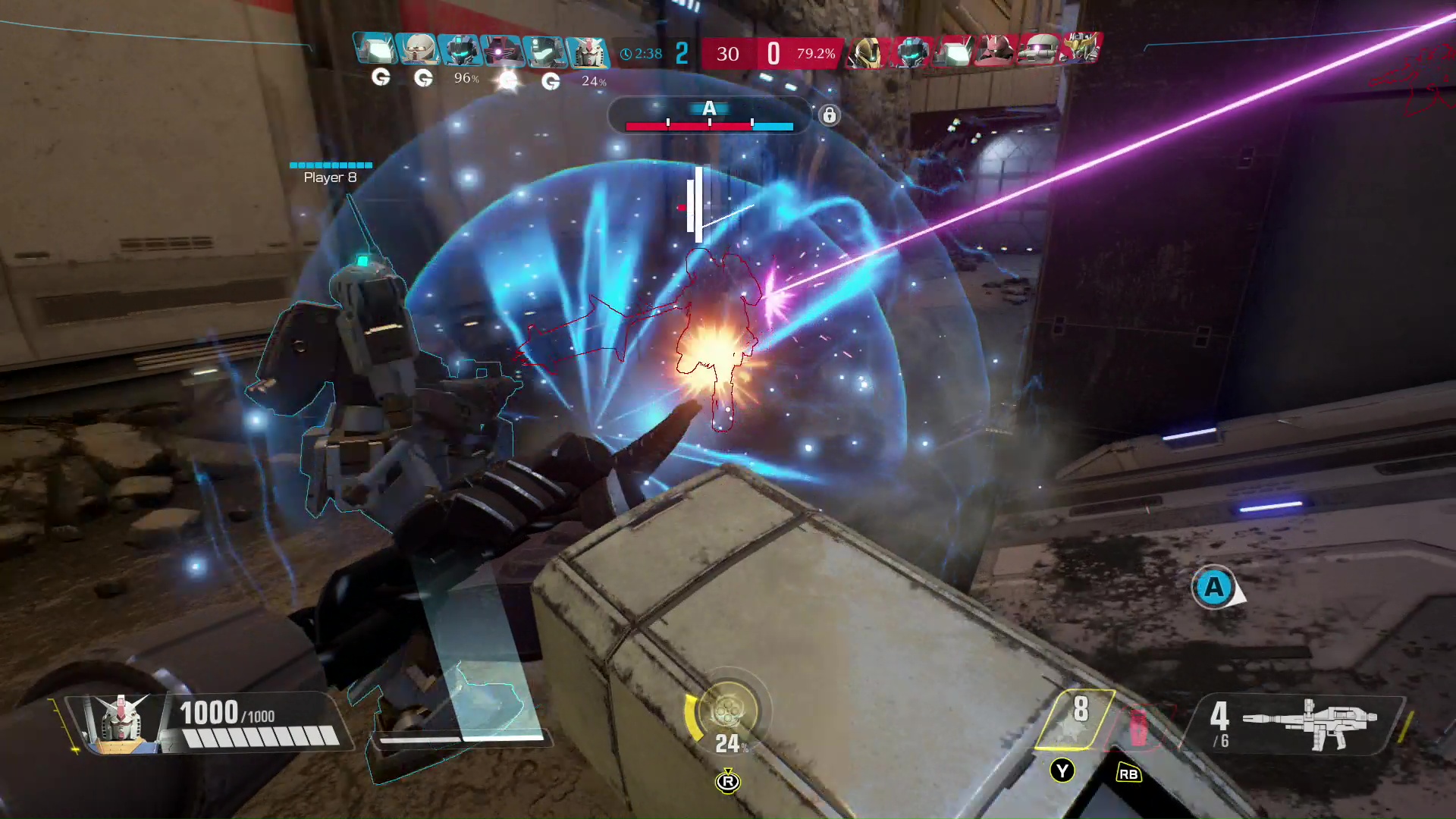Pick the blue team's purple-eyed dark unit portrait
The image size is (1456, 819).
point(501,52)
